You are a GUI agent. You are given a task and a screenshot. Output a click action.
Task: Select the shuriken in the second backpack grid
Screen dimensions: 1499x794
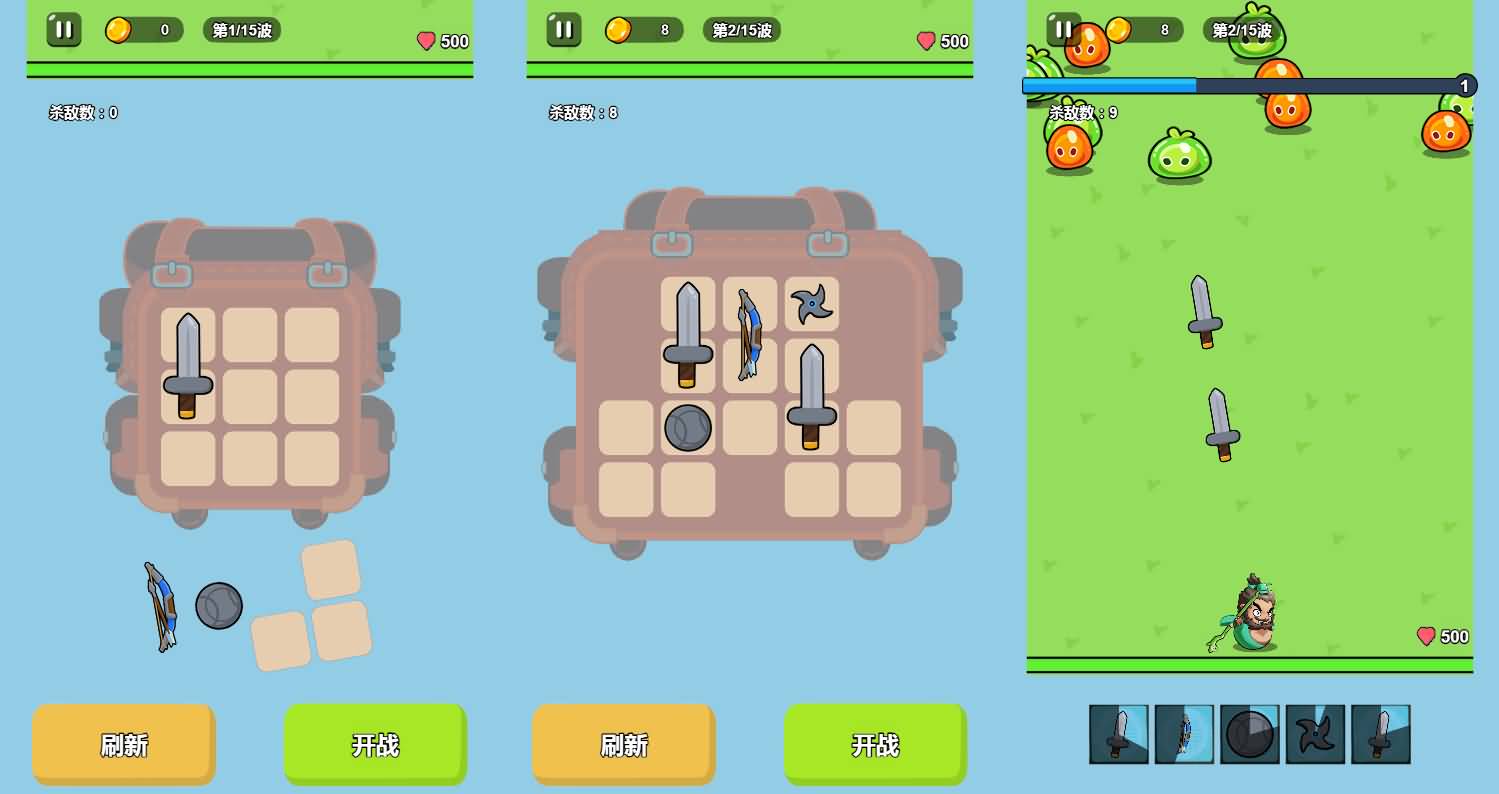811,303
